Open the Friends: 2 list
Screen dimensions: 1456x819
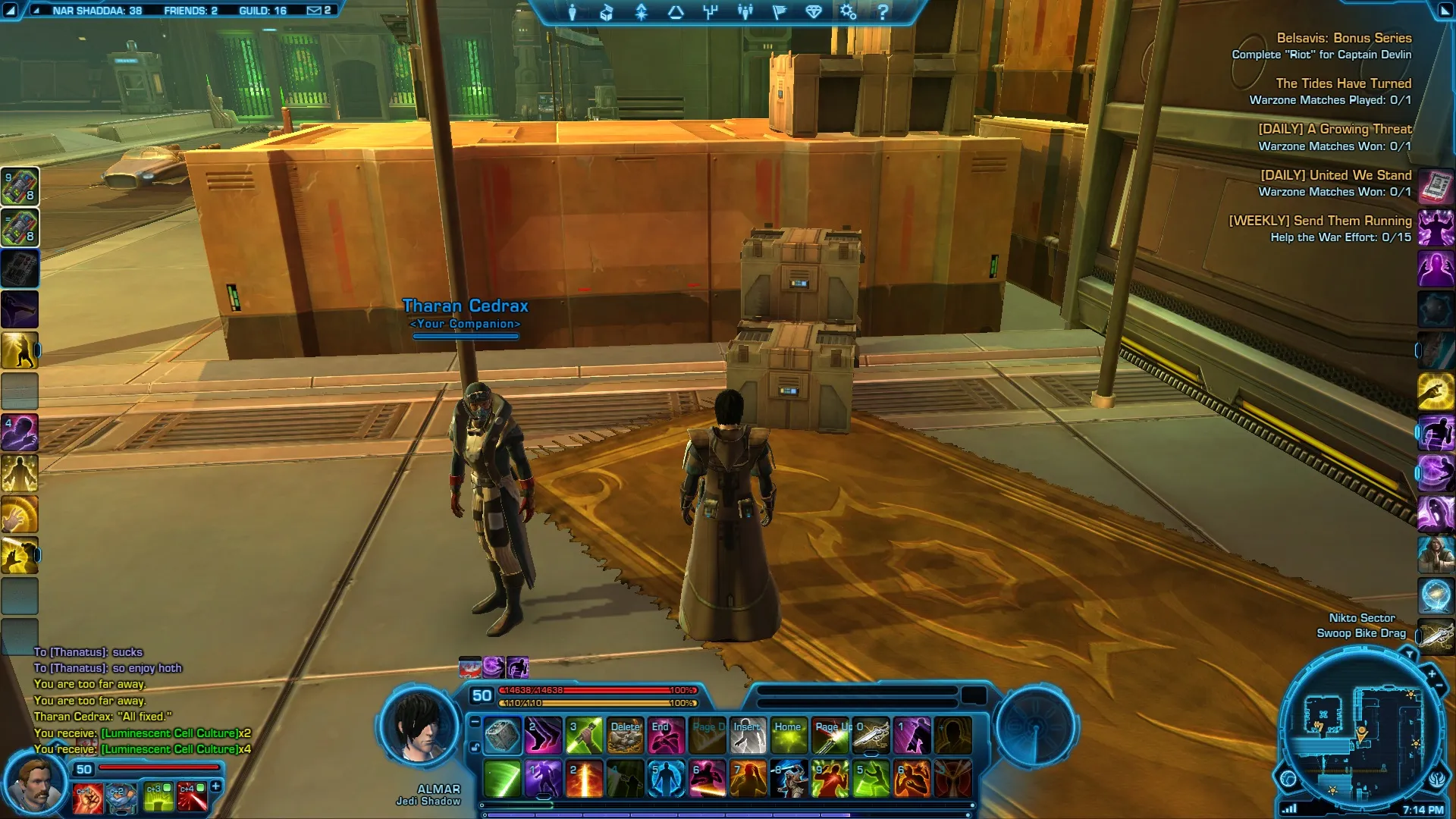[190, 11]
